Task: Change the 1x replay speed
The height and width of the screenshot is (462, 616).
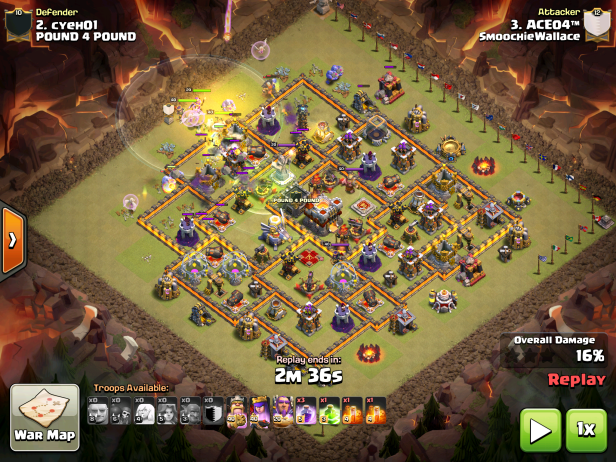Action: coord(586,431)
